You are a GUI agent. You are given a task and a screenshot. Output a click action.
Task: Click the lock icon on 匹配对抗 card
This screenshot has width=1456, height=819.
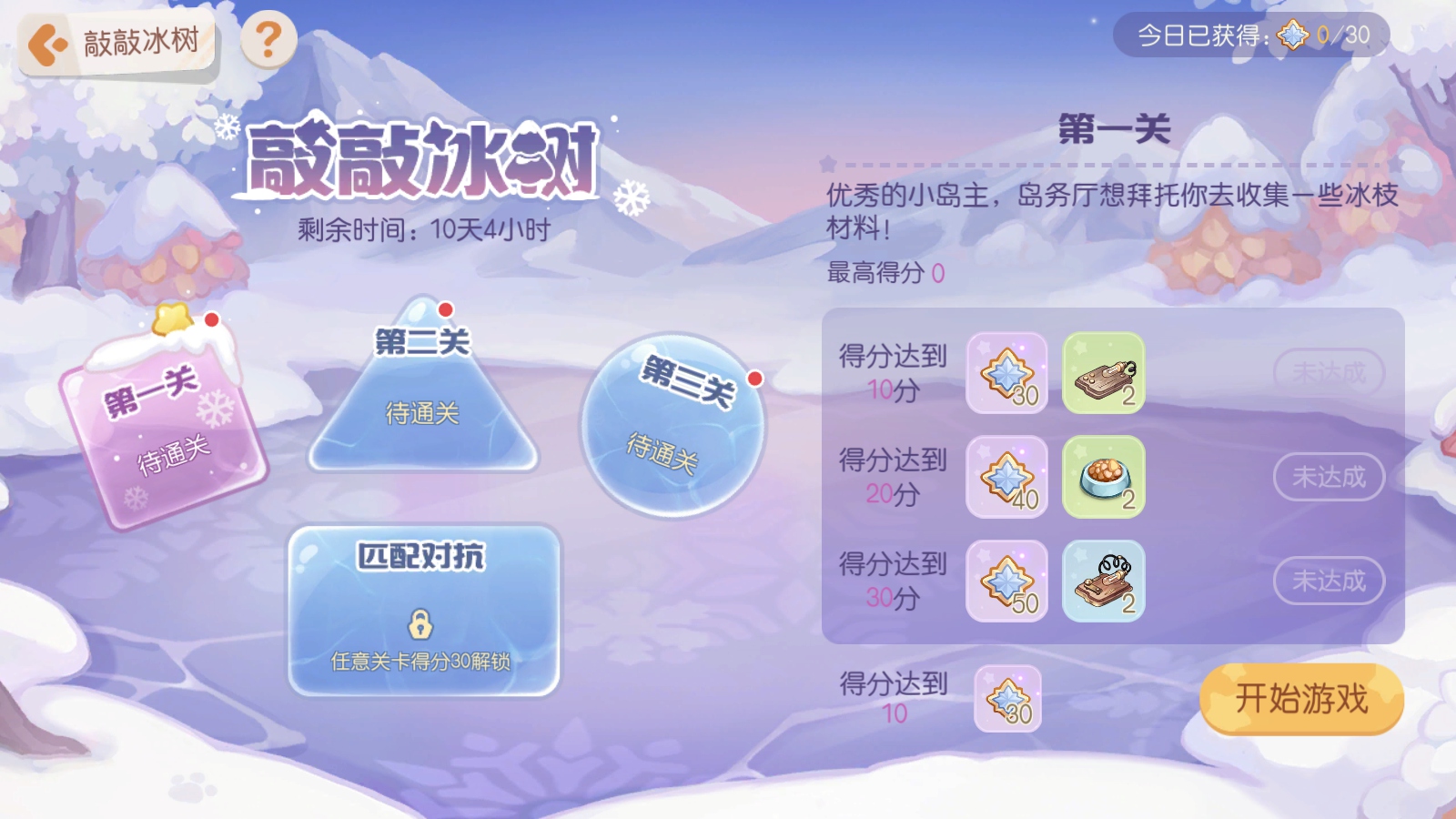pyautogui.click(x=421, y=625)
